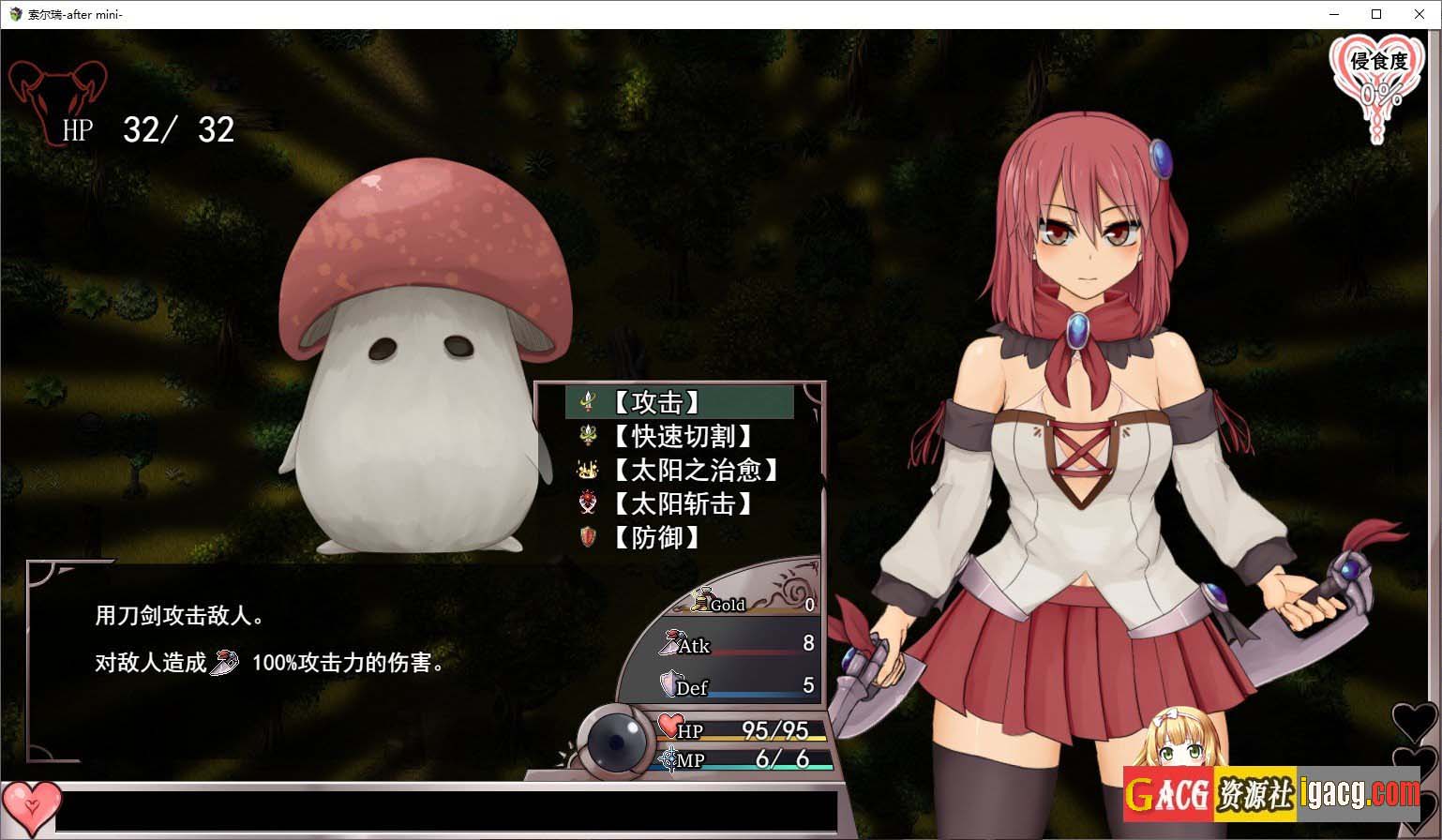This screenshot has width=1442, height=840.
Task: Choose the 【快速切割】 skill
Action: [682, 436]
